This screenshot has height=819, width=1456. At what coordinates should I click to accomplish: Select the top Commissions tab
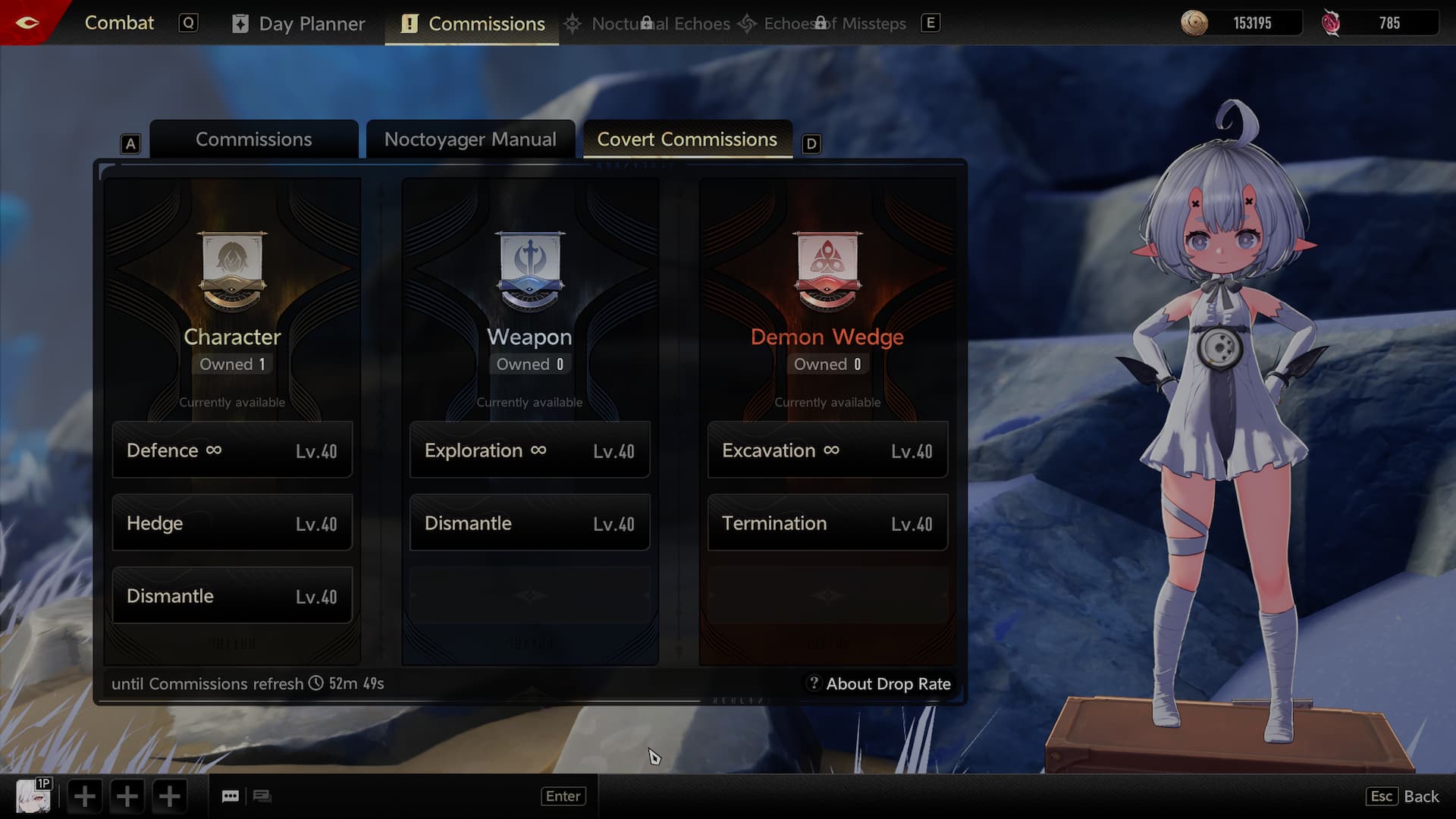tap(472, 24)
